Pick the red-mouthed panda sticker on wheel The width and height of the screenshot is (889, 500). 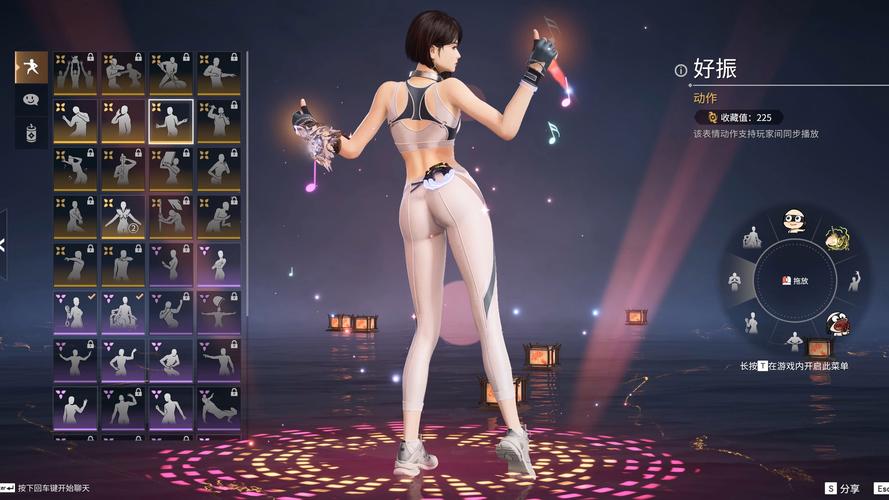click(x=837, y=322)
